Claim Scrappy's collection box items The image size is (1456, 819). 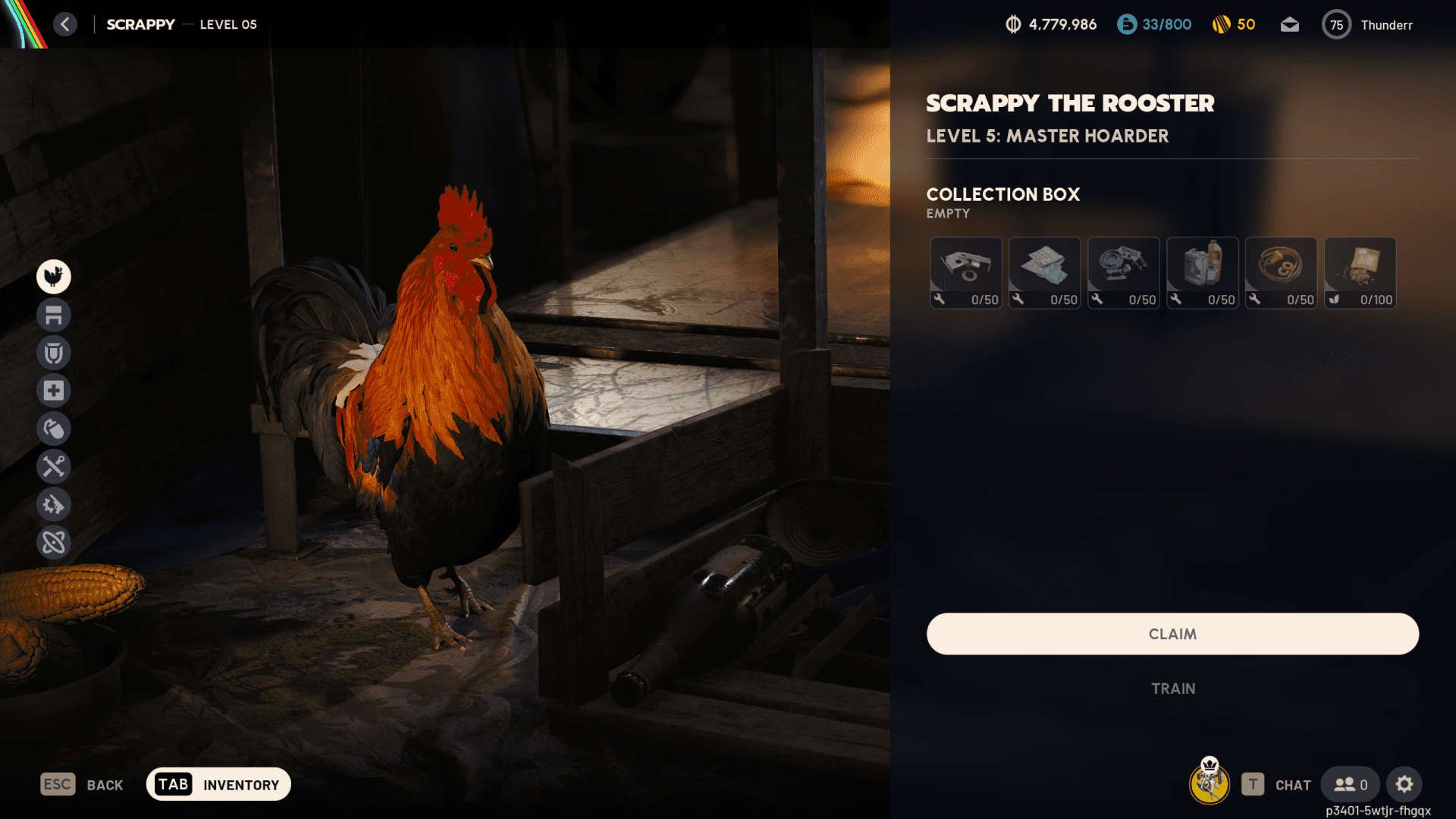tap(1172, 634)
